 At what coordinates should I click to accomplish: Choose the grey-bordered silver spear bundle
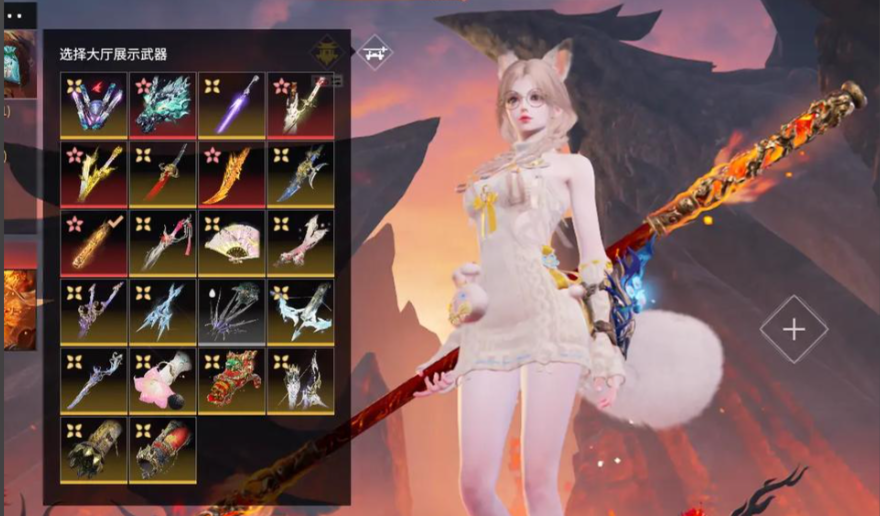[x=232, y=311]
